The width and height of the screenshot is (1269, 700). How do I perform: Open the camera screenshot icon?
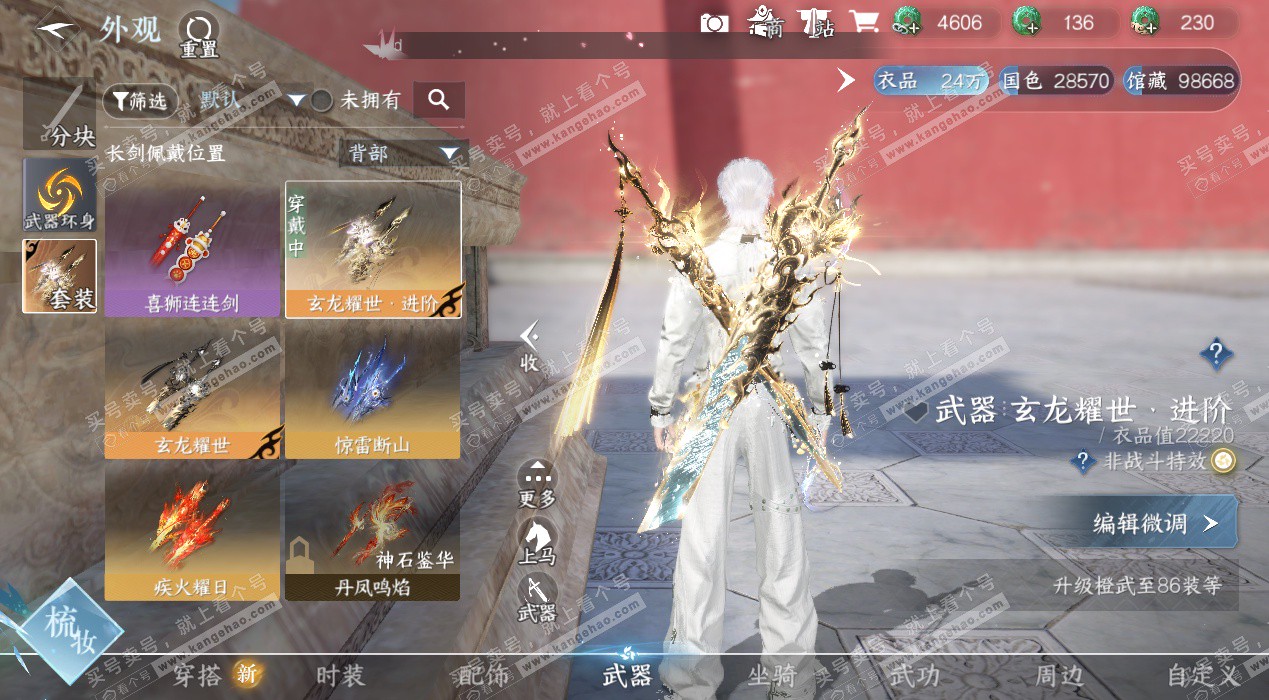pos(714,23)
